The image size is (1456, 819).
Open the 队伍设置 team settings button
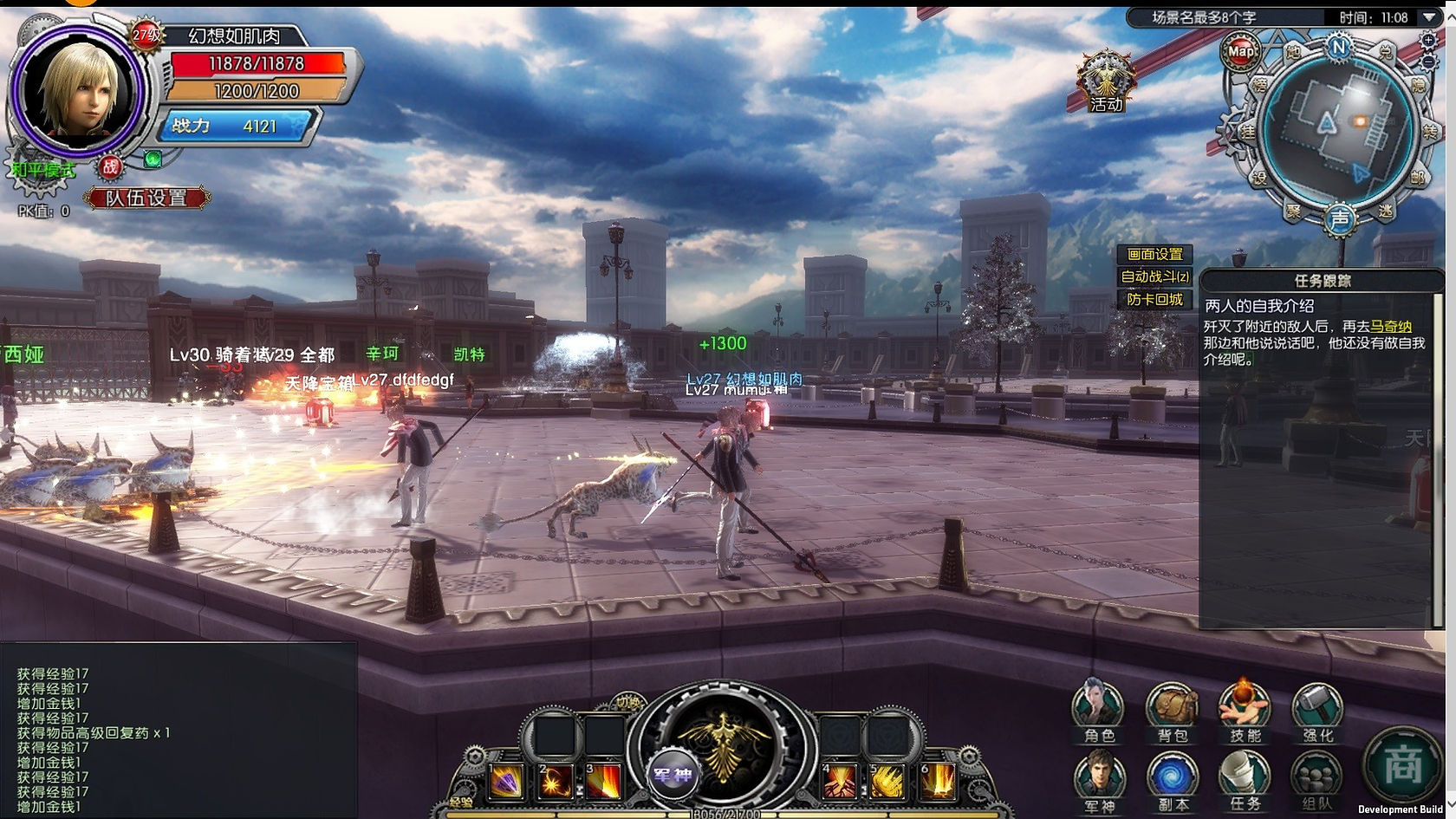tap(146, 198)
